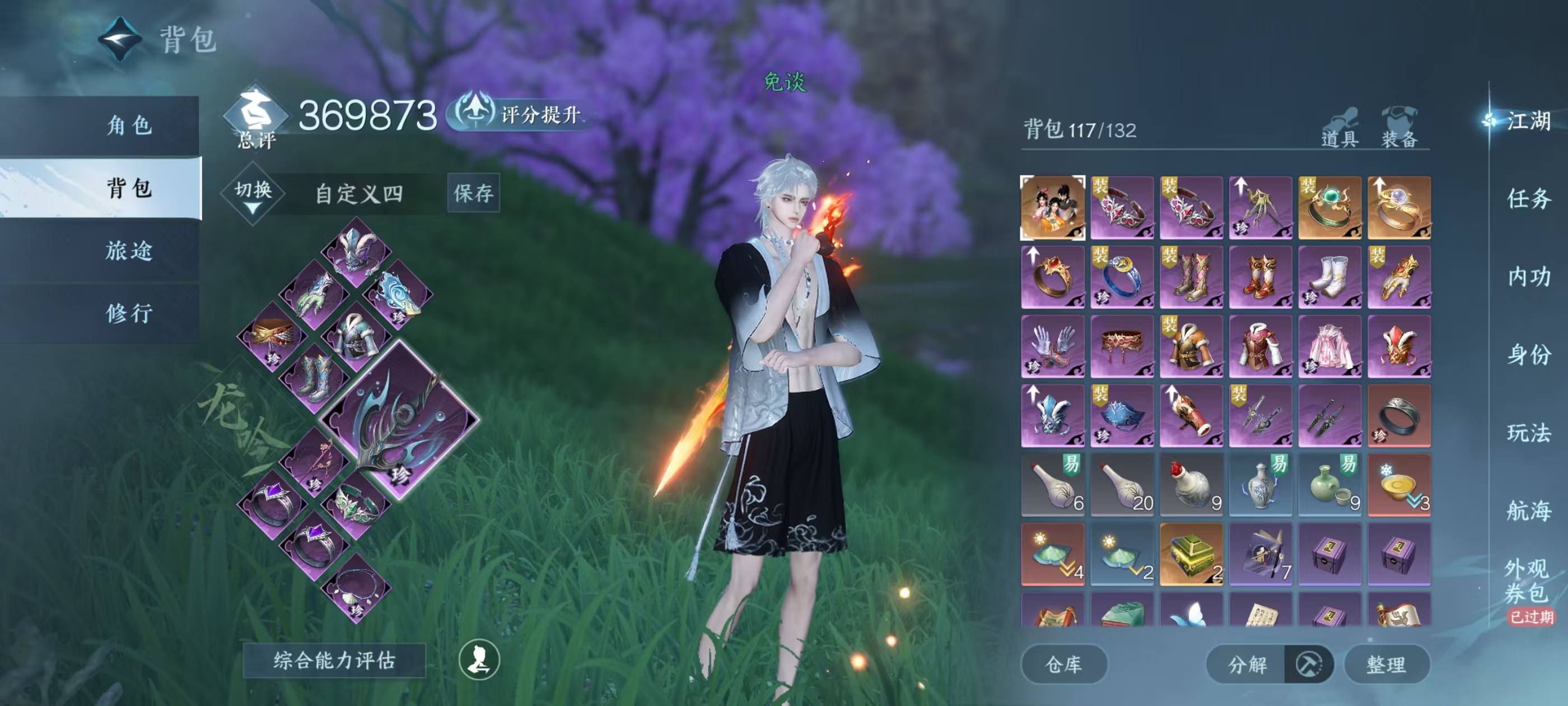Select the group portrait item in bag
The height and width of the screenshot is (706, 1568).
pyautogui.click(x=1052, y=208)
